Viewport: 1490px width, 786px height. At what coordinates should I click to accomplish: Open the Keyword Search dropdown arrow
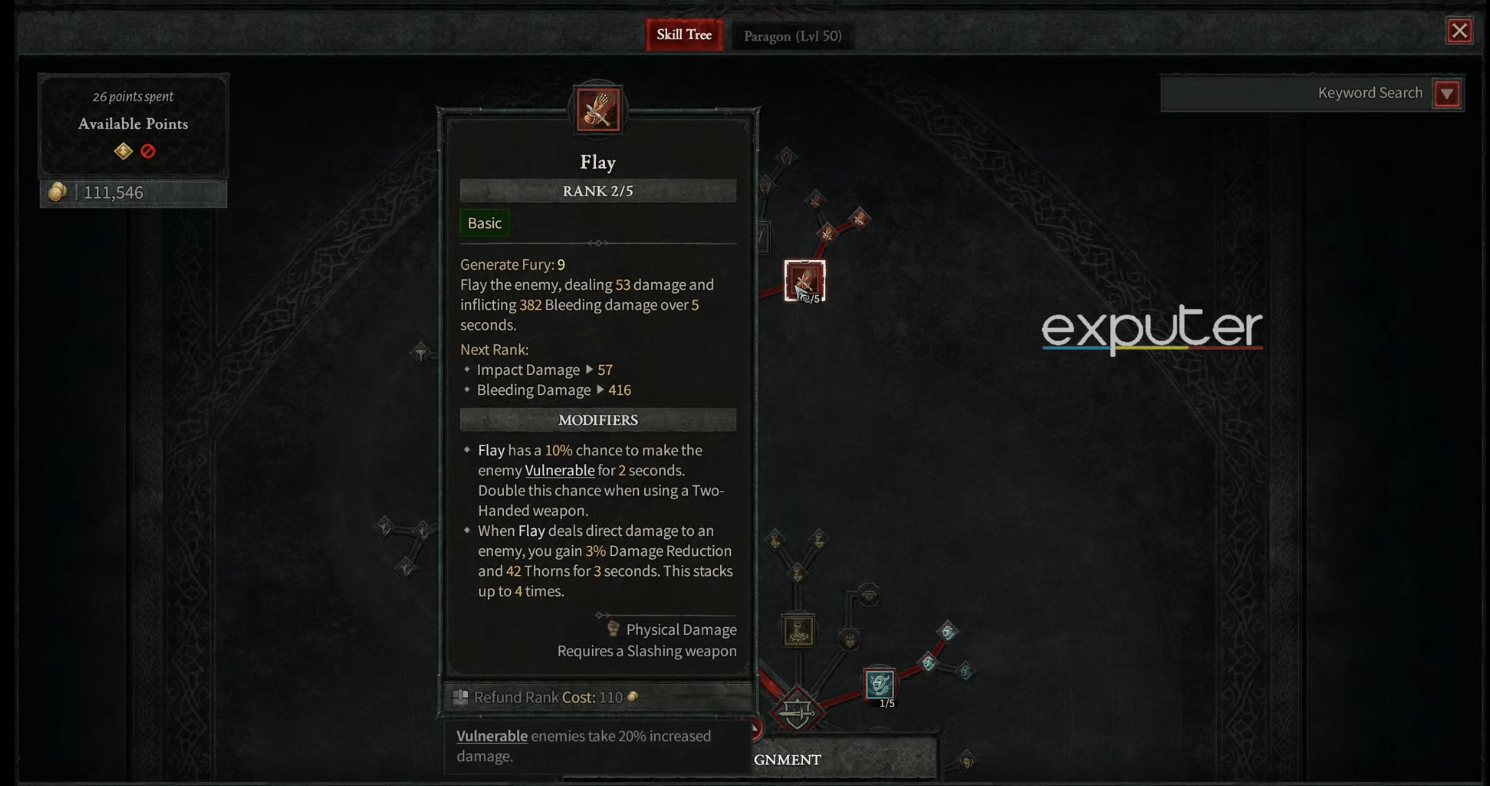[1446, 92]
